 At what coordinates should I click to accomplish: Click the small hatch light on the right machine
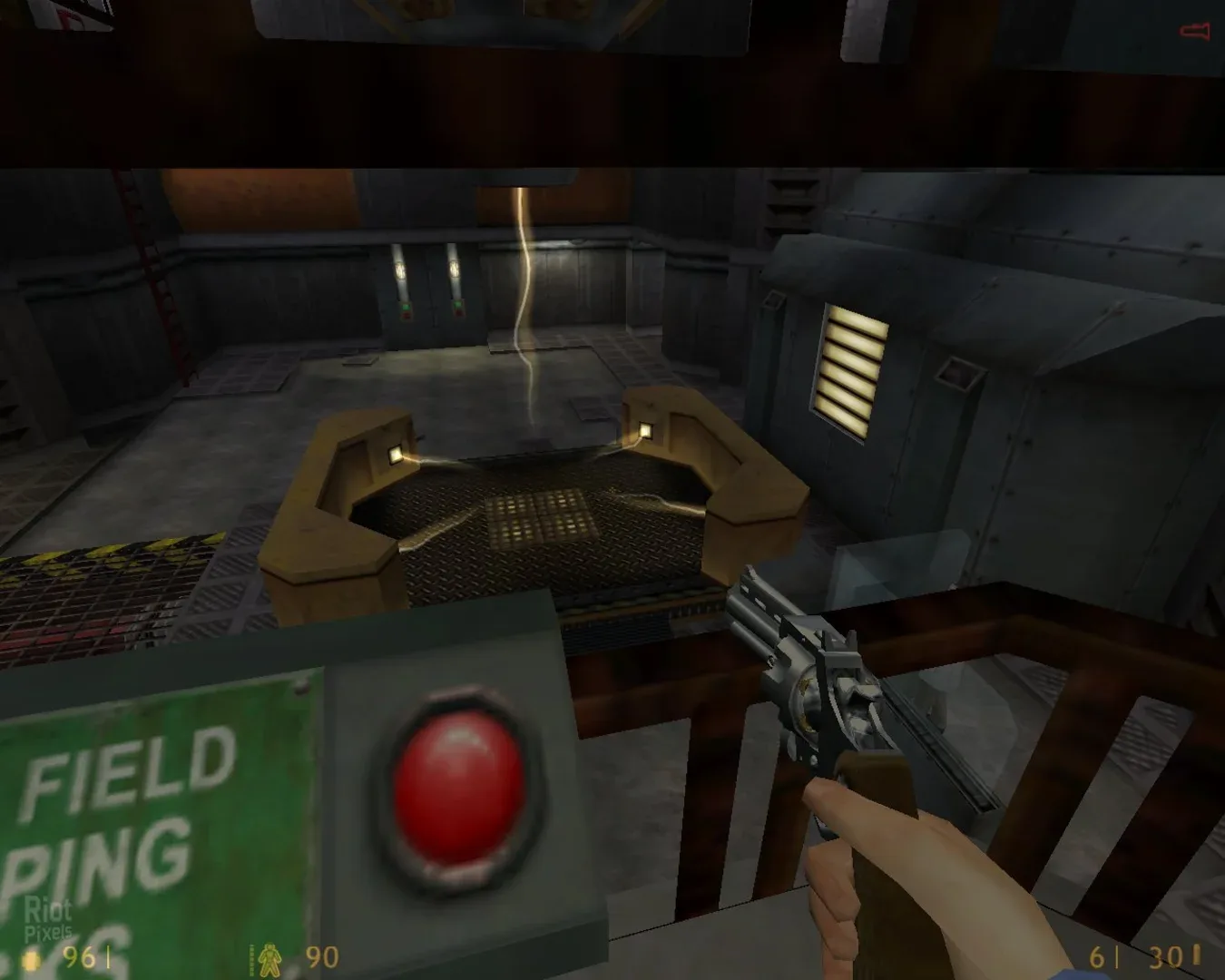(x=957, y=375)
